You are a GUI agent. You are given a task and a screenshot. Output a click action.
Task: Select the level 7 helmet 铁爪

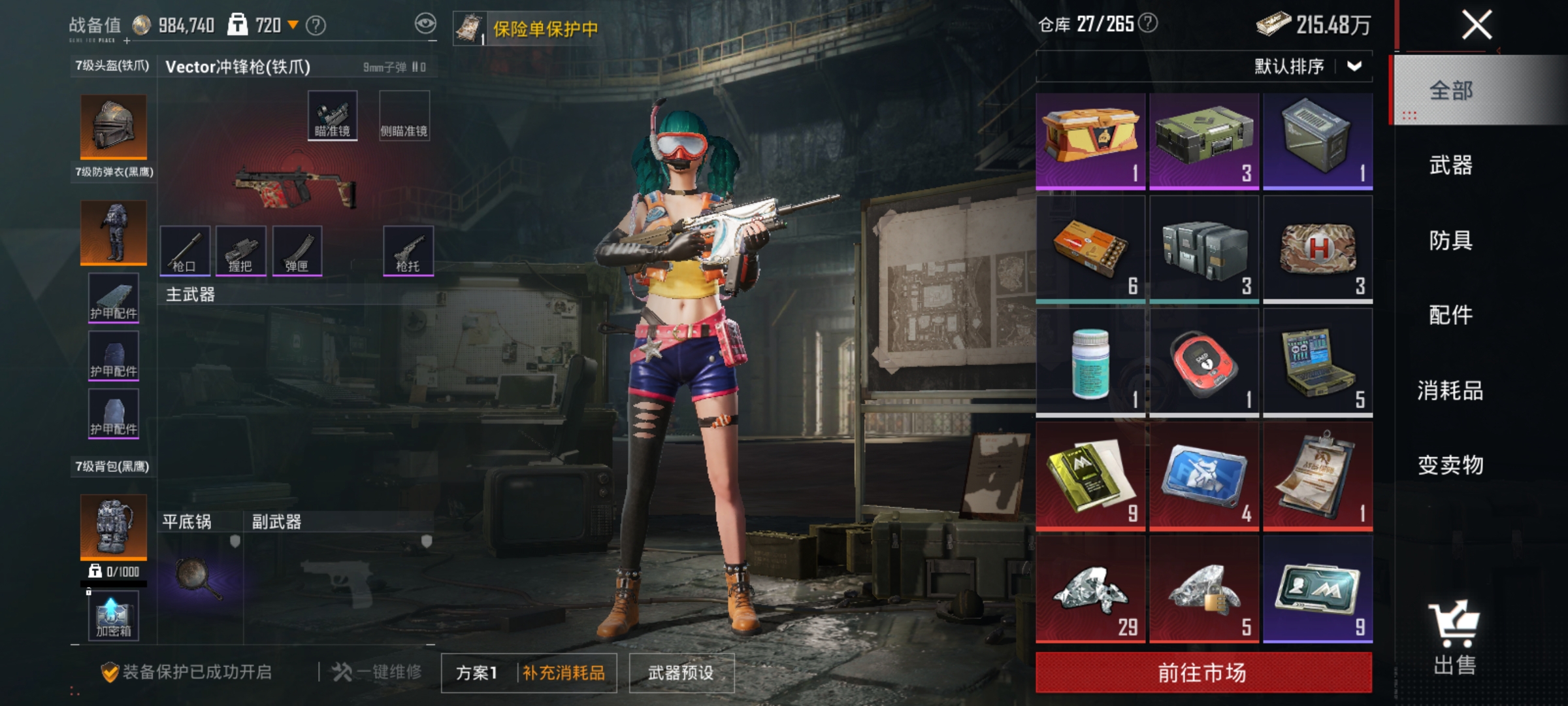click(112, 127)
